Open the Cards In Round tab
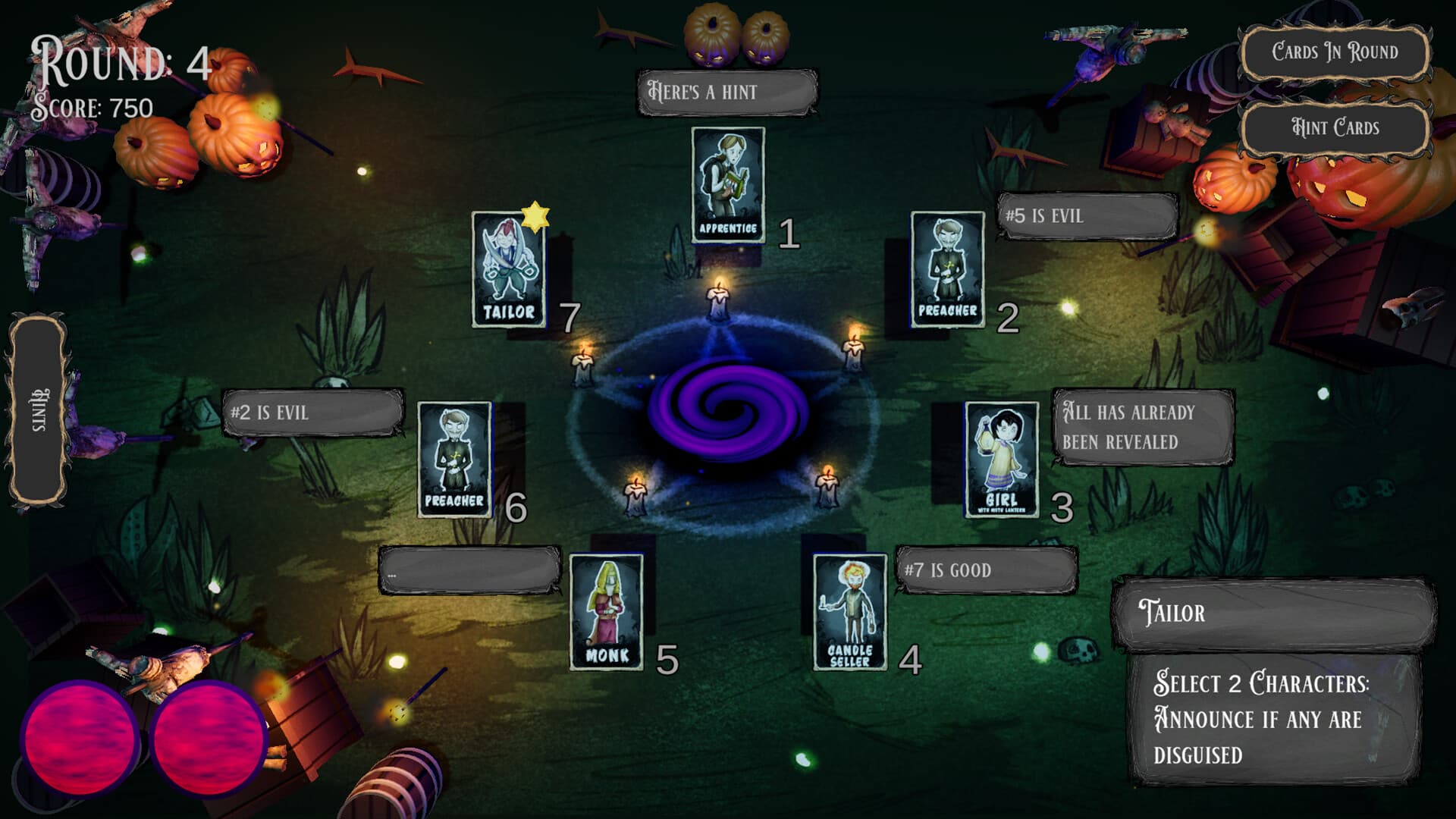 coord(1332,52)
